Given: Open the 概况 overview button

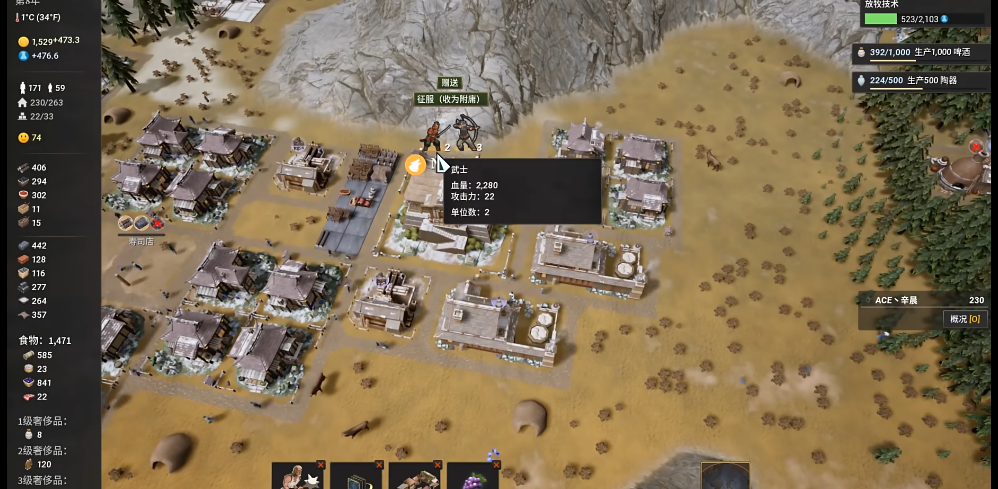Looking at the screenshot, I should 965,319.
